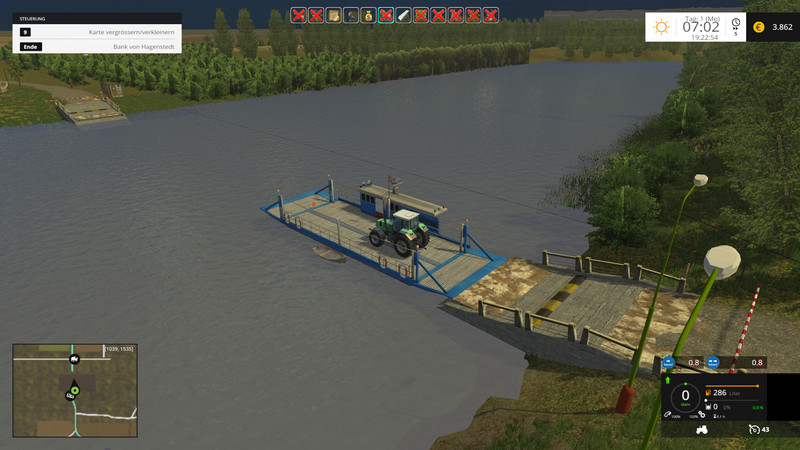Select the cyan-highlighted toolbar slot
800x450 pixels.
click(385, 15)
